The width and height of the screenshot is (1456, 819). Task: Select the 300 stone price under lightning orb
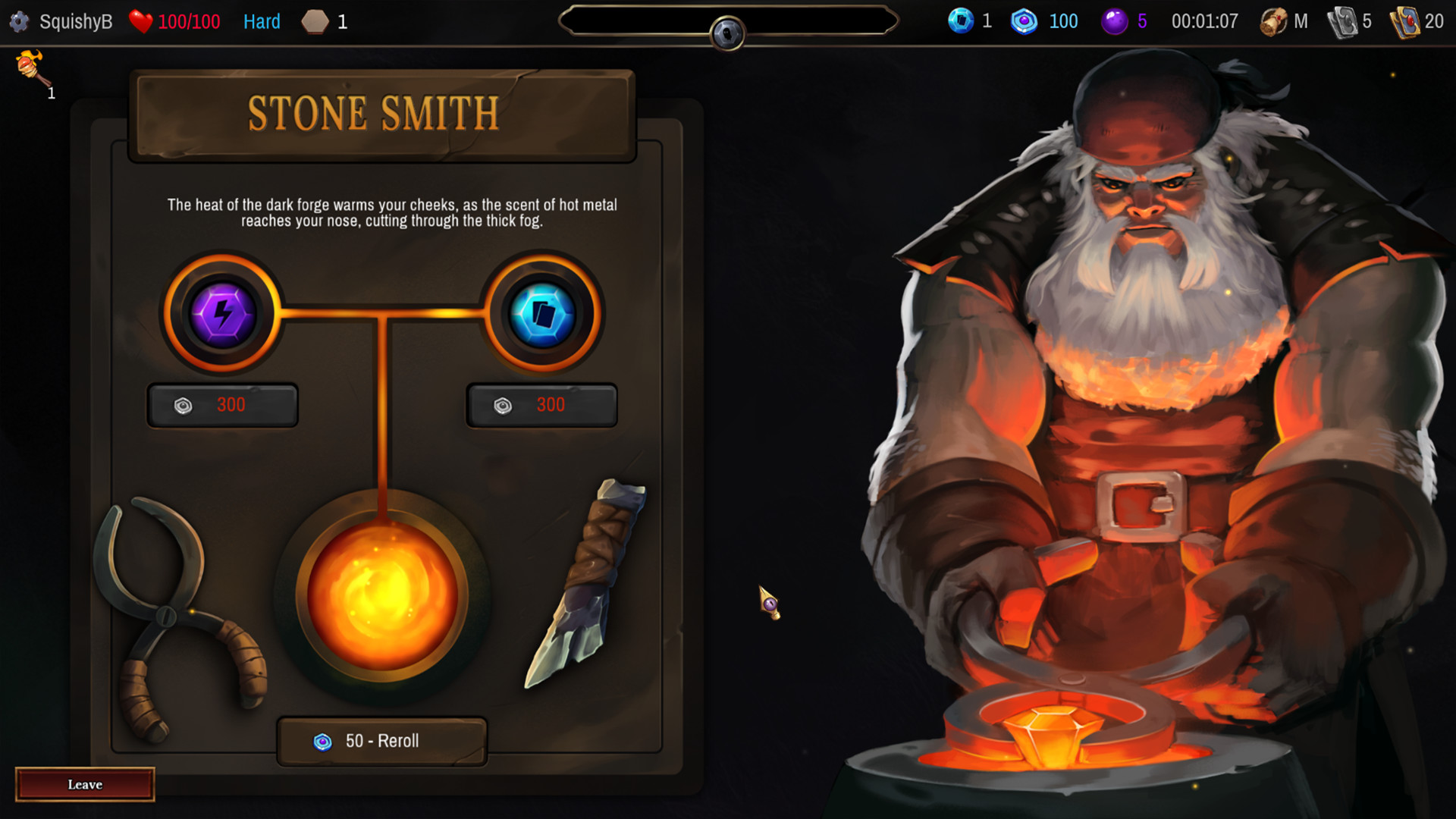(x=221, y=404)
